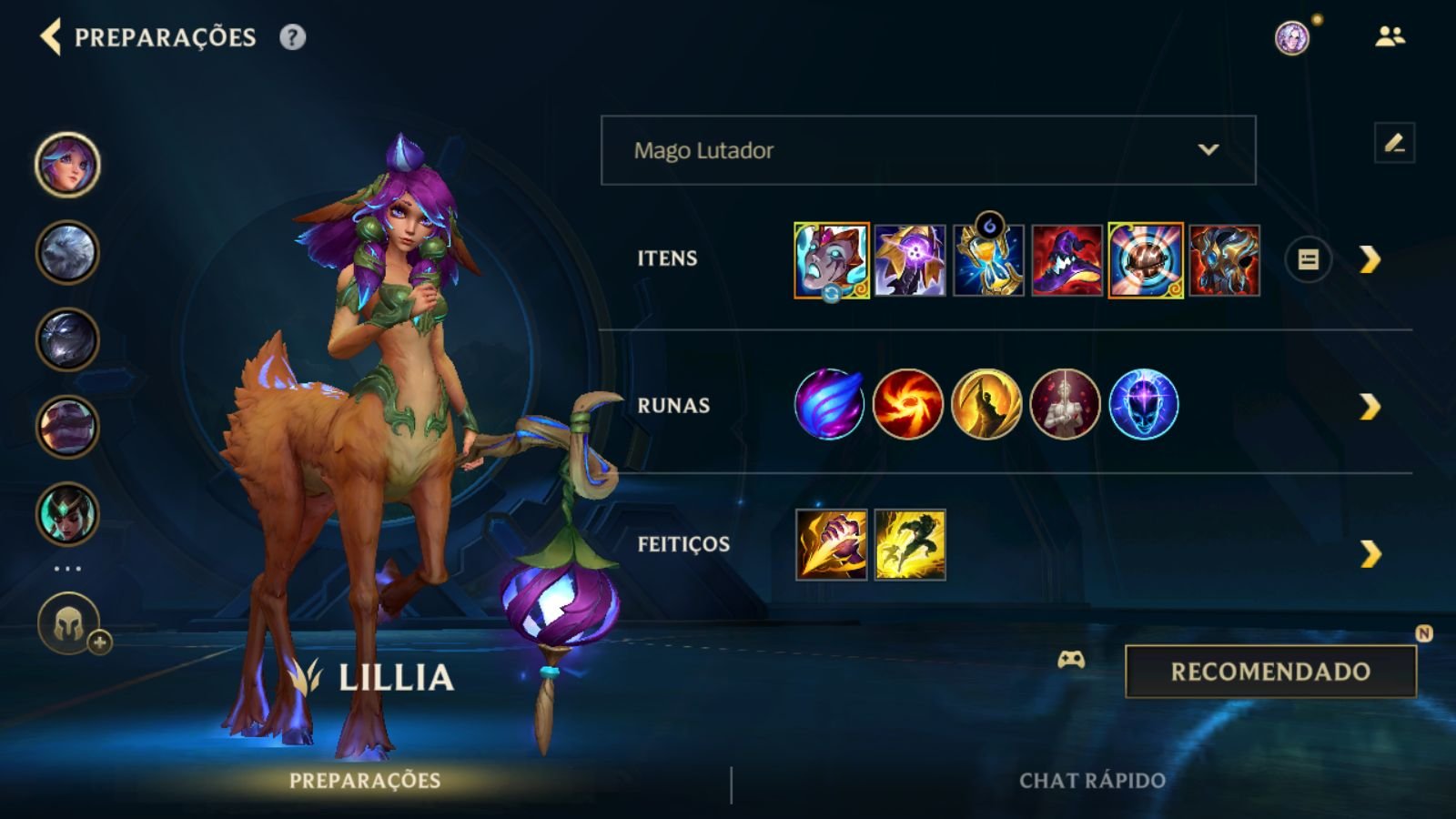This screenshot has height=819, width=1456.
Task: Add a new champion with helmet icon
Action: point(70,624)
